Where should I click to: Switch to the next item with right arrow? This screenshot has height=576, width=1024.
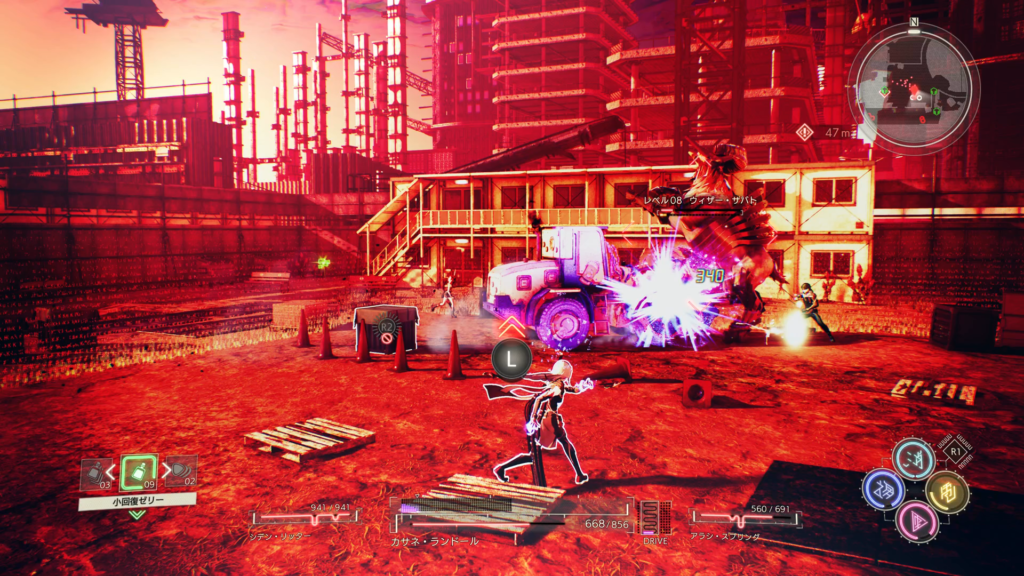[x=165, y=471]
